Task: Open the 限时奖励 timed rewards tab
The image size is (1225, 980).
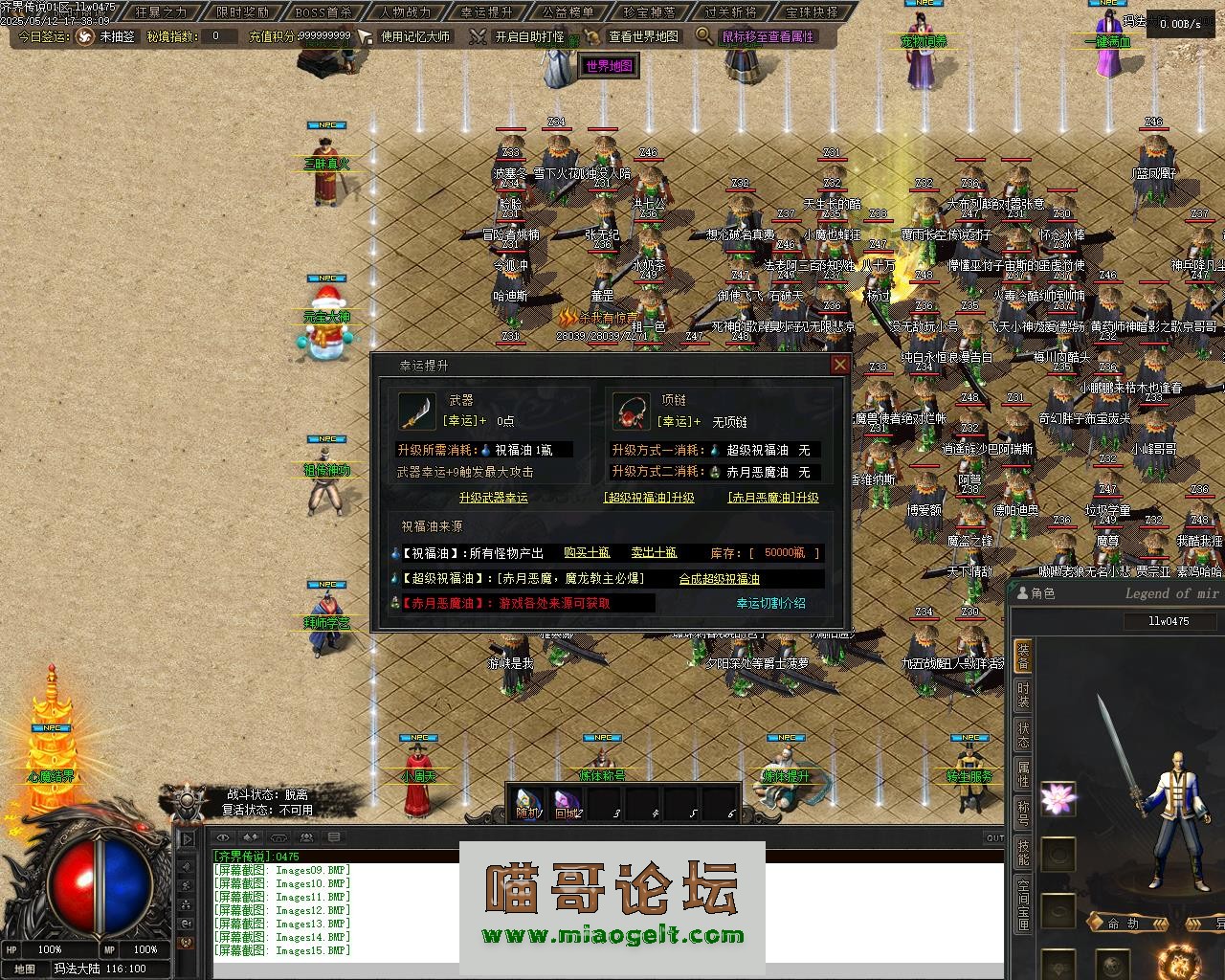Action: [242, 12]
